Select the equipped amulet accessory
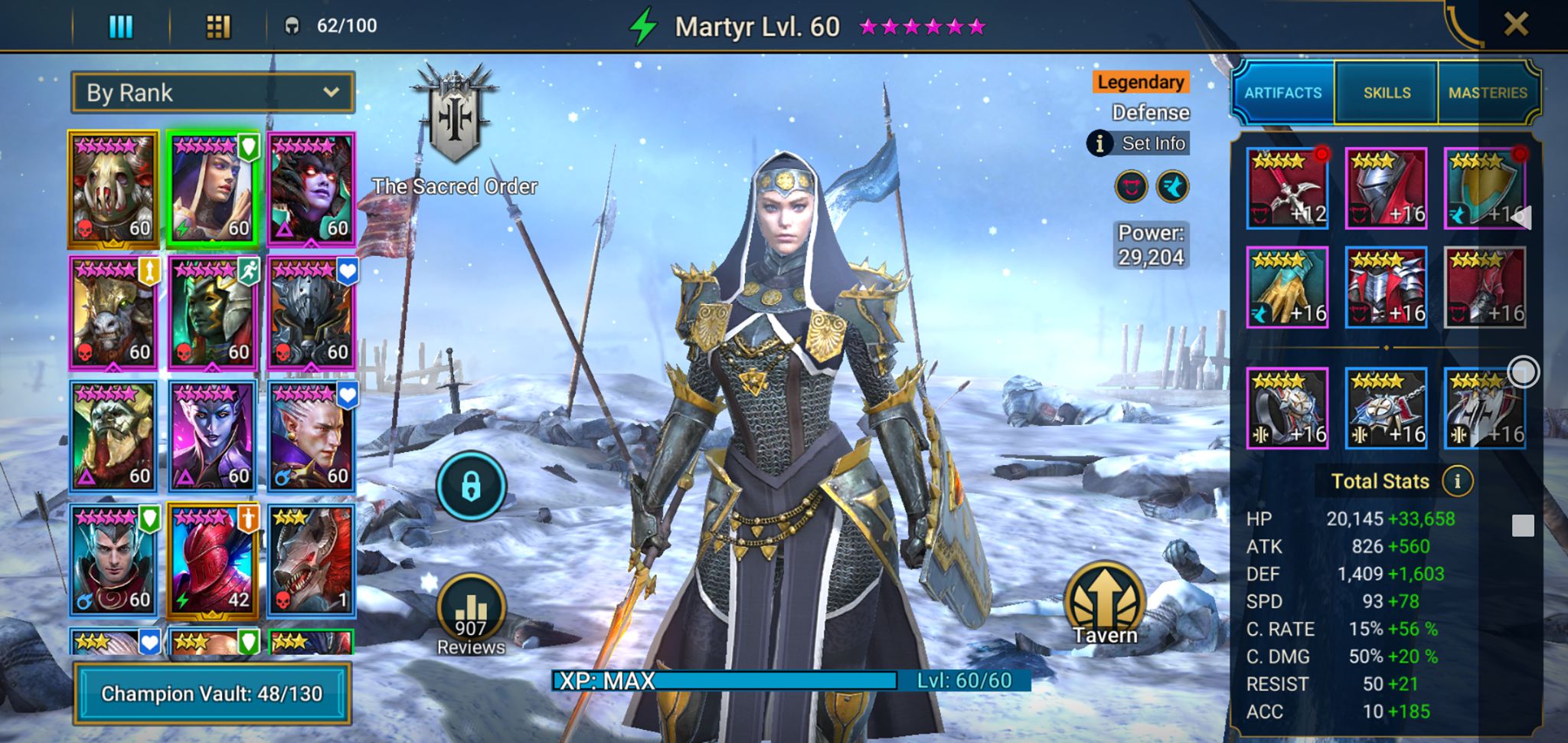This screenshot has height=743, width=1568. tap(1386, 408)
